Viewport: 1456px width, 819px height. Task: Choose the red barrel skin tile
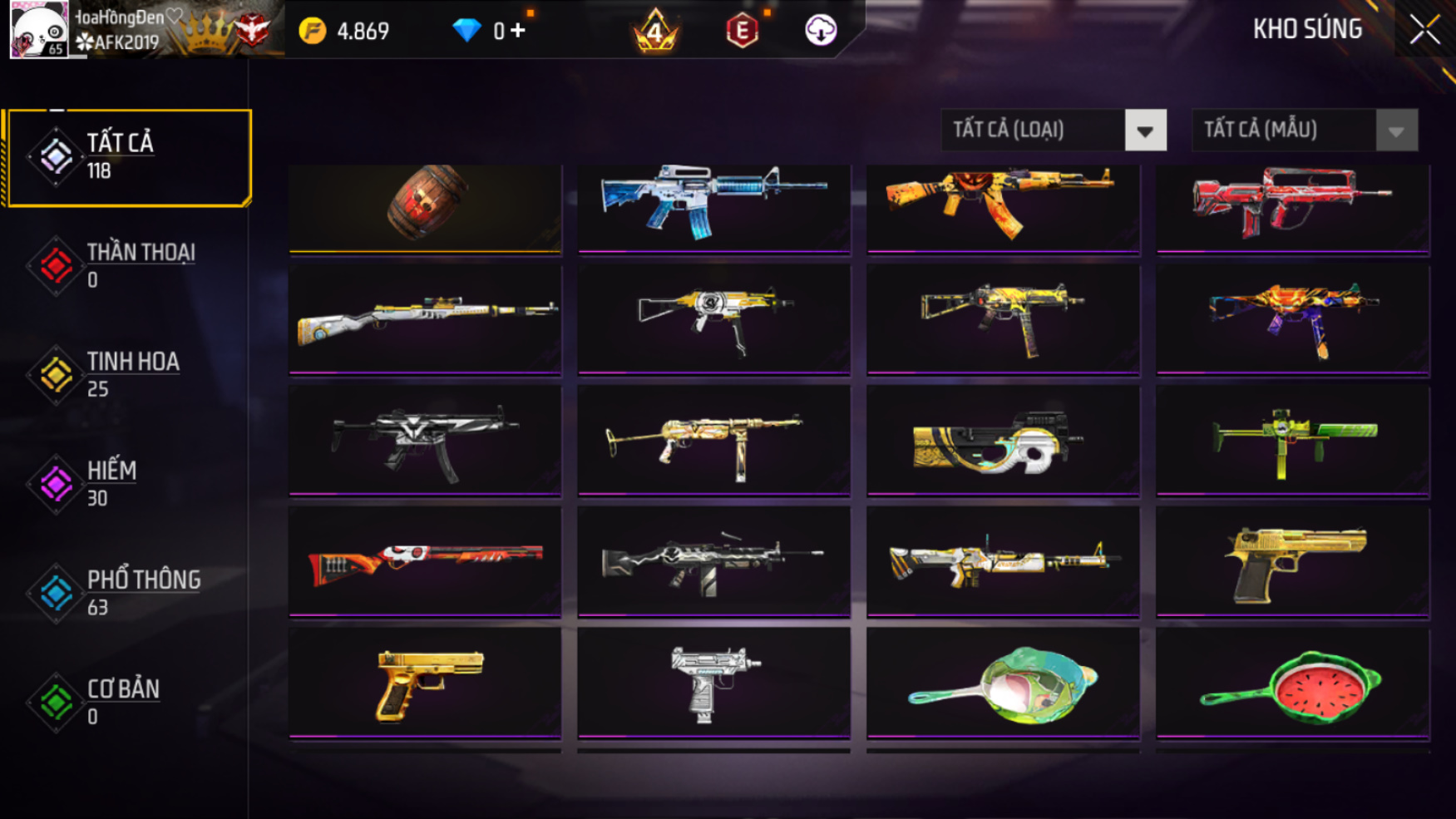click(425, 206)
